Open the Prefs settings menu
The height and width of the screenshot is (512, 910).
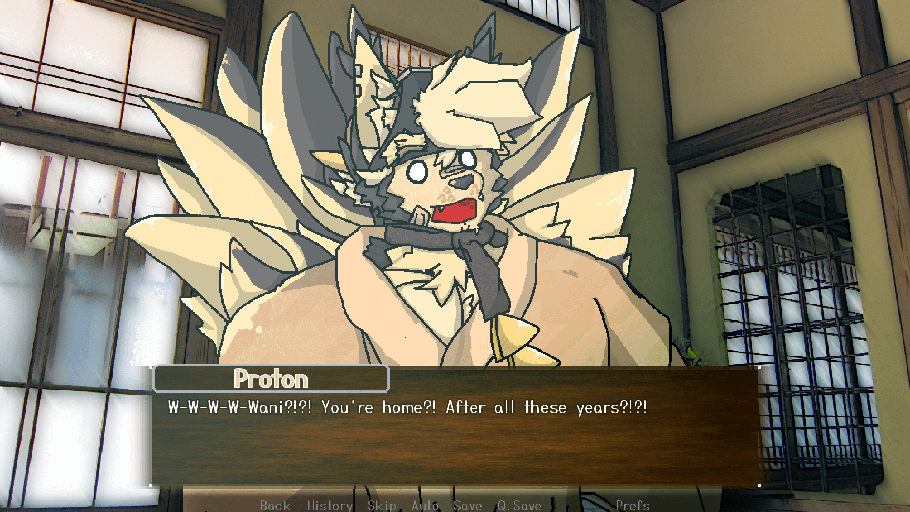point(632,505)
